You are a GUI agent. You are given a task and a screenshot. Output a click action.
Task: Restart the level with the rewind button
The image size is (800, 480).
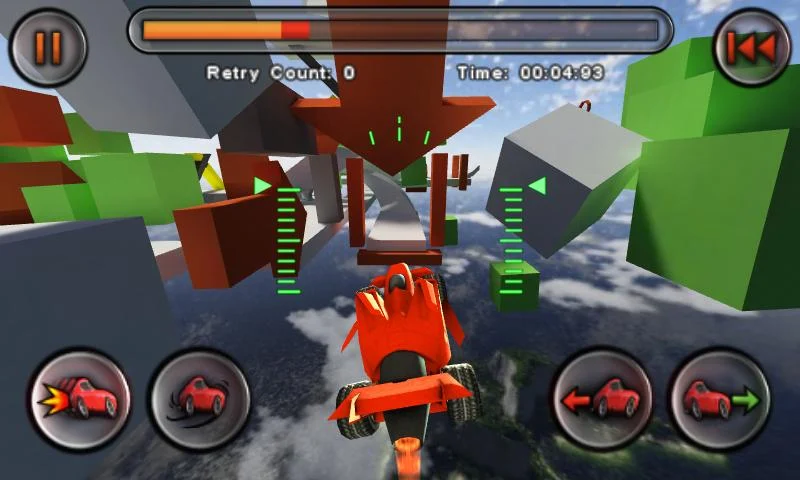pos(751,47)
